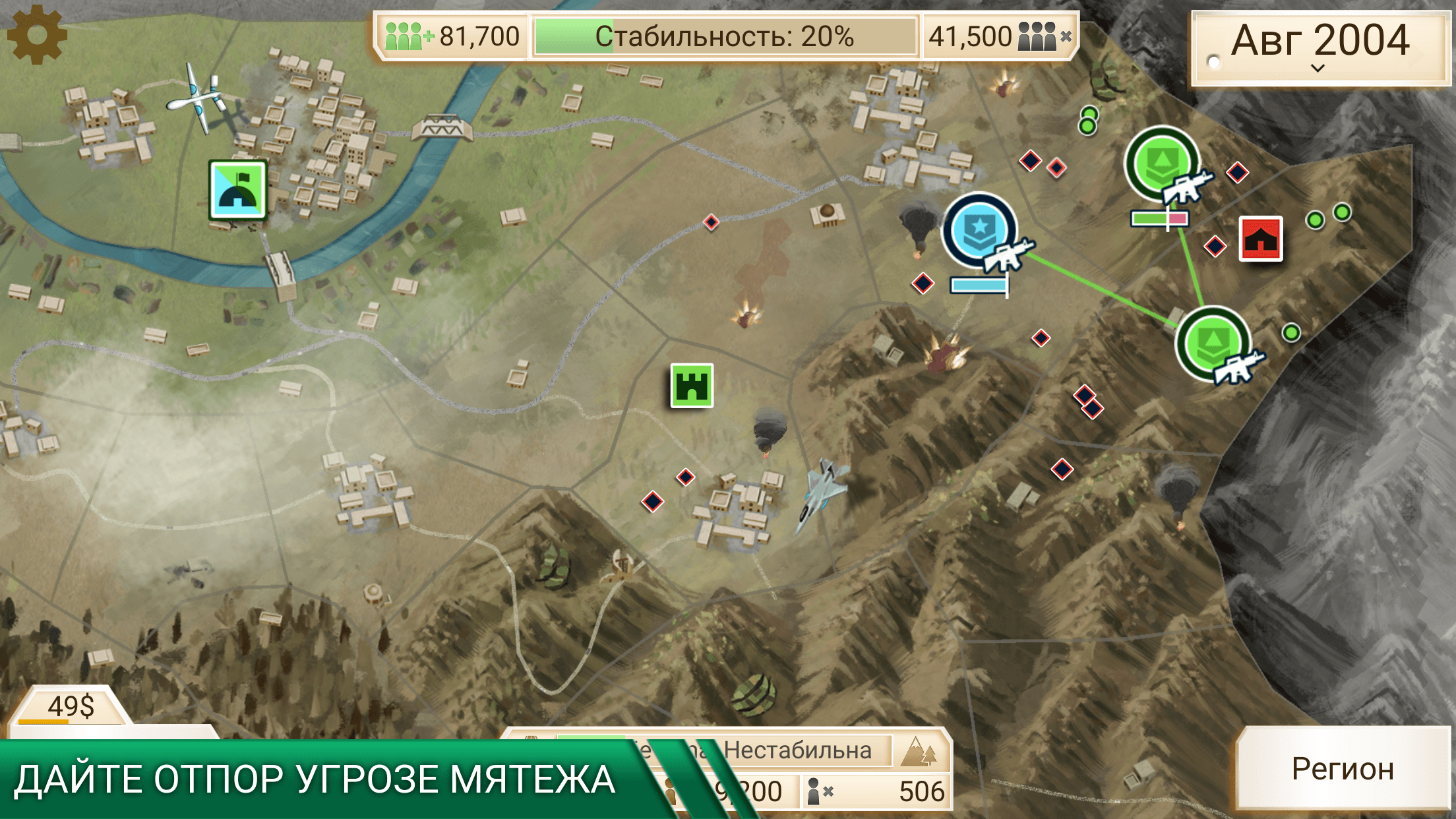1456x819 pixels.
Task: Select the green headquarters tent marker
Action: coord(238,190)
